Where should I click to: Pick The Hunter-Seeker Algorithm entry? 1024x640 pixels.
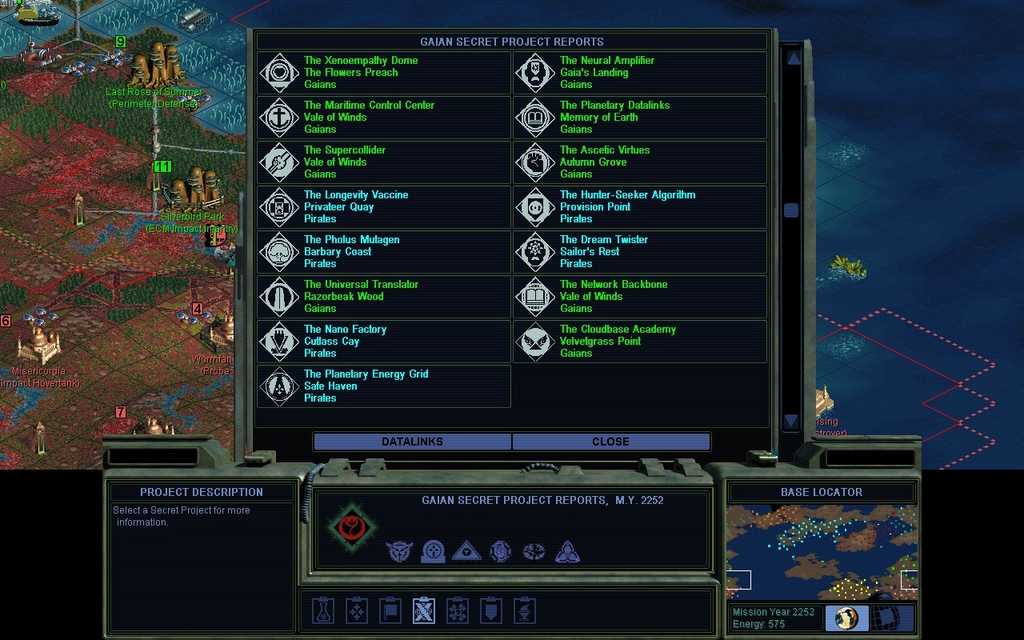click(640, 207)
